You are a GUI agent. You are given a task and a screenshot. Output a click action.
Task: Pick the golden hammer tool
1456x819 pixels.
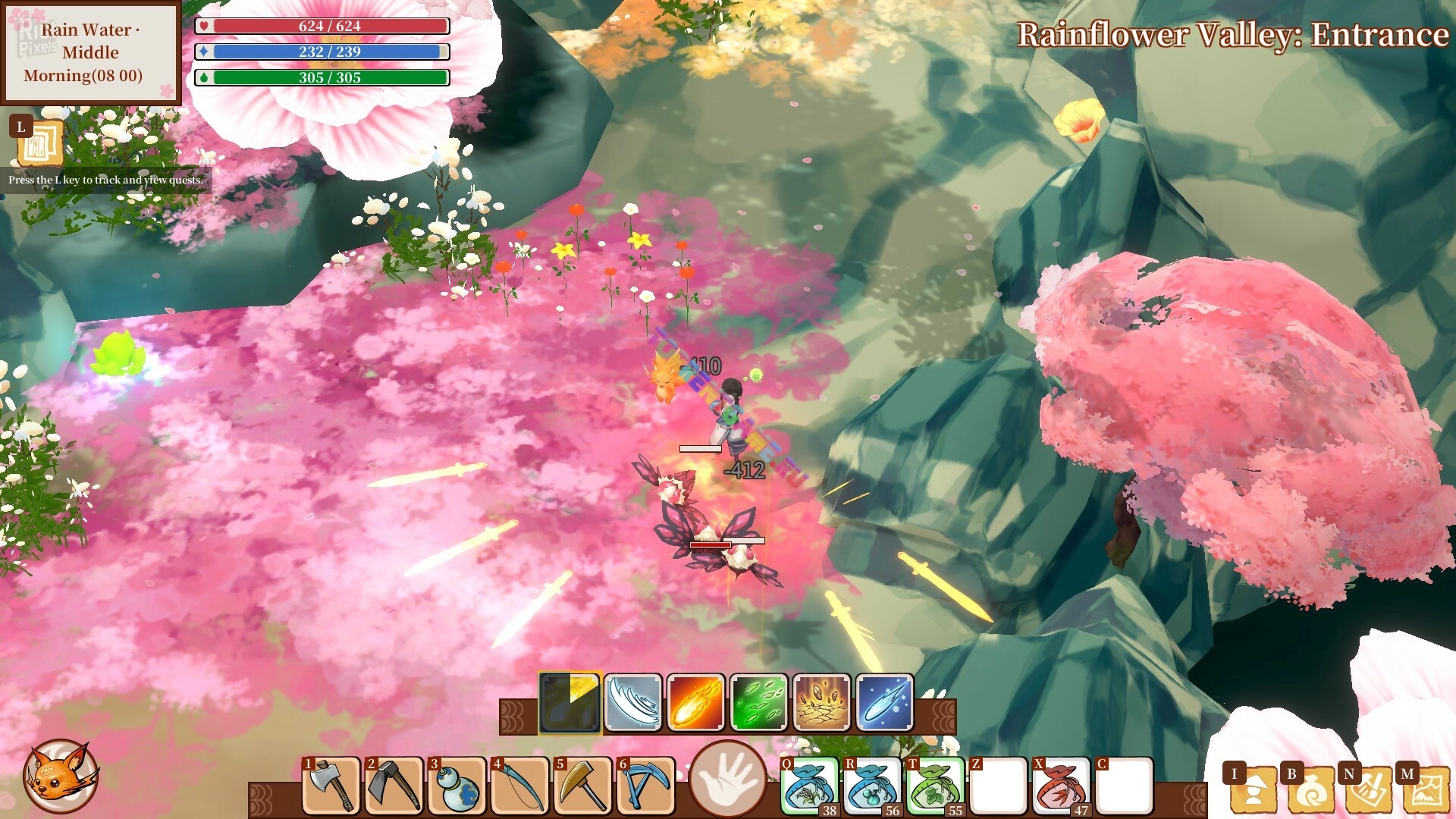click(x=582, y=786)
